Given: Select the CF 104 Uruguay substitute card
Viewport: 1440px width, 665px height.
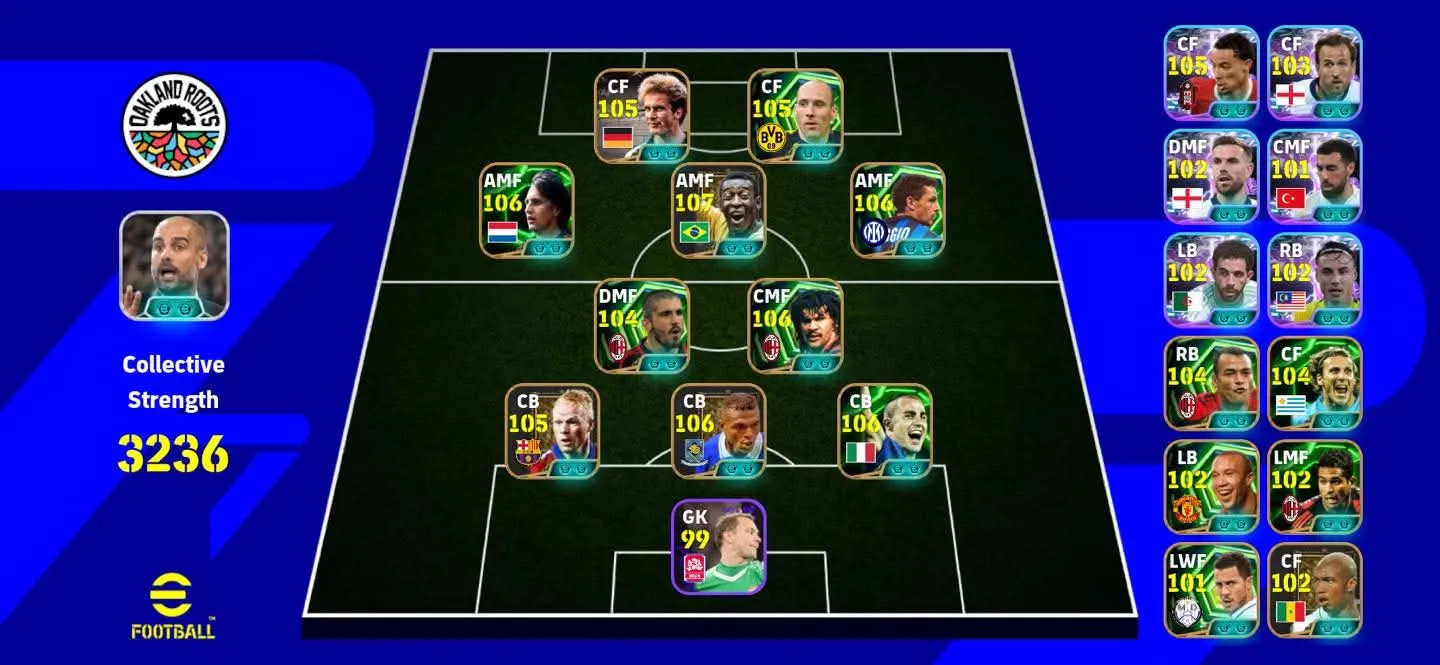Looking at the screenshot, I should [x=1315, y=383].
